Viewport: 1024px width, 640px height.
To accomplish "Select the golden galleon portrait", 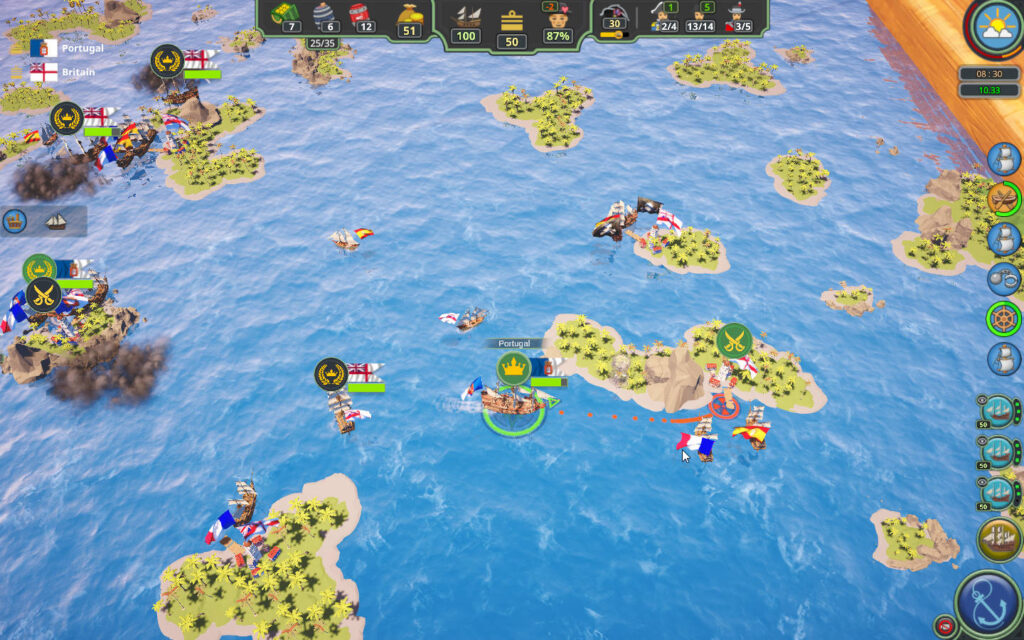I will click(x=999, y=540).
